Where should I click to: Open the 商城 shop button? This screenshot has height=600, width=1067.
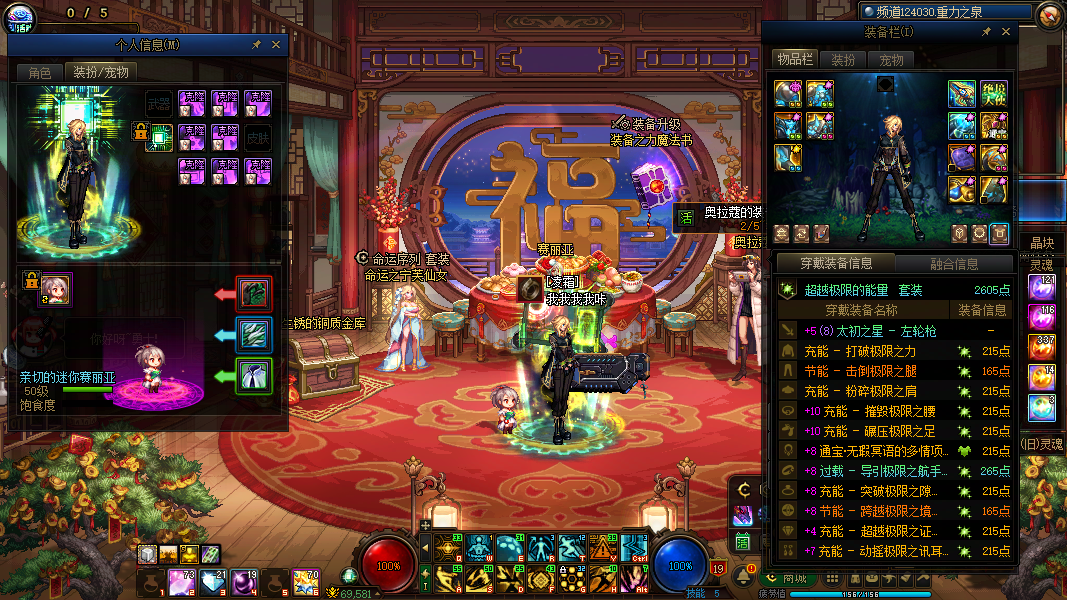(787, 577)
